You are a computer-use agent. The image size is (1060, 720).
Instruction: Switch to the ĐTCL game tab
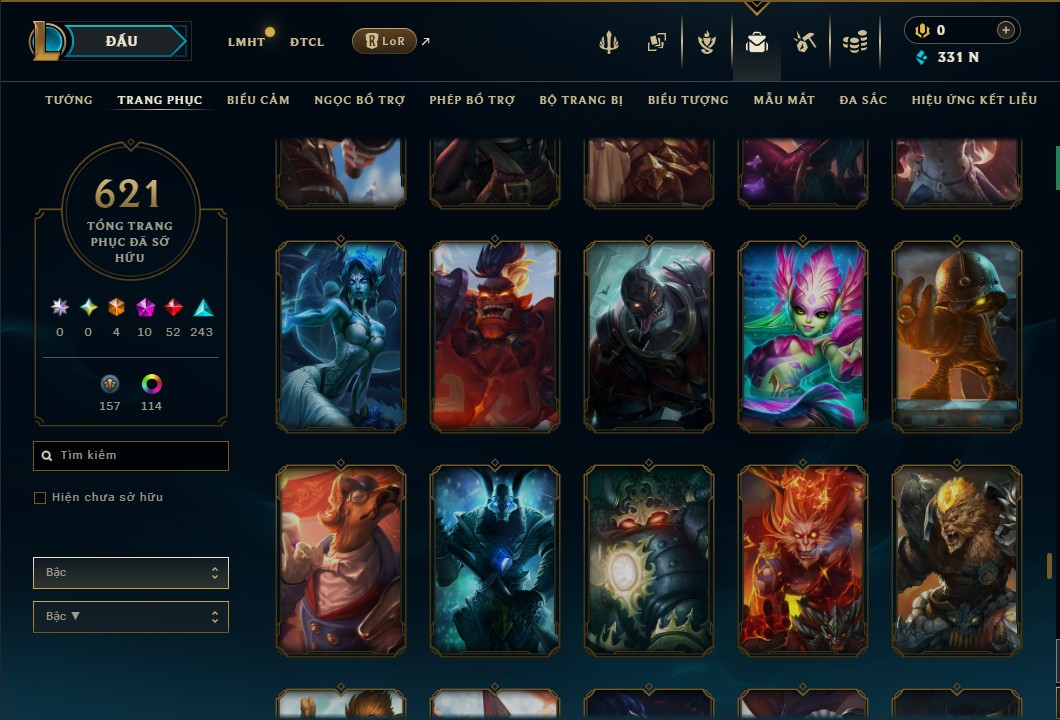coord(307,42)
